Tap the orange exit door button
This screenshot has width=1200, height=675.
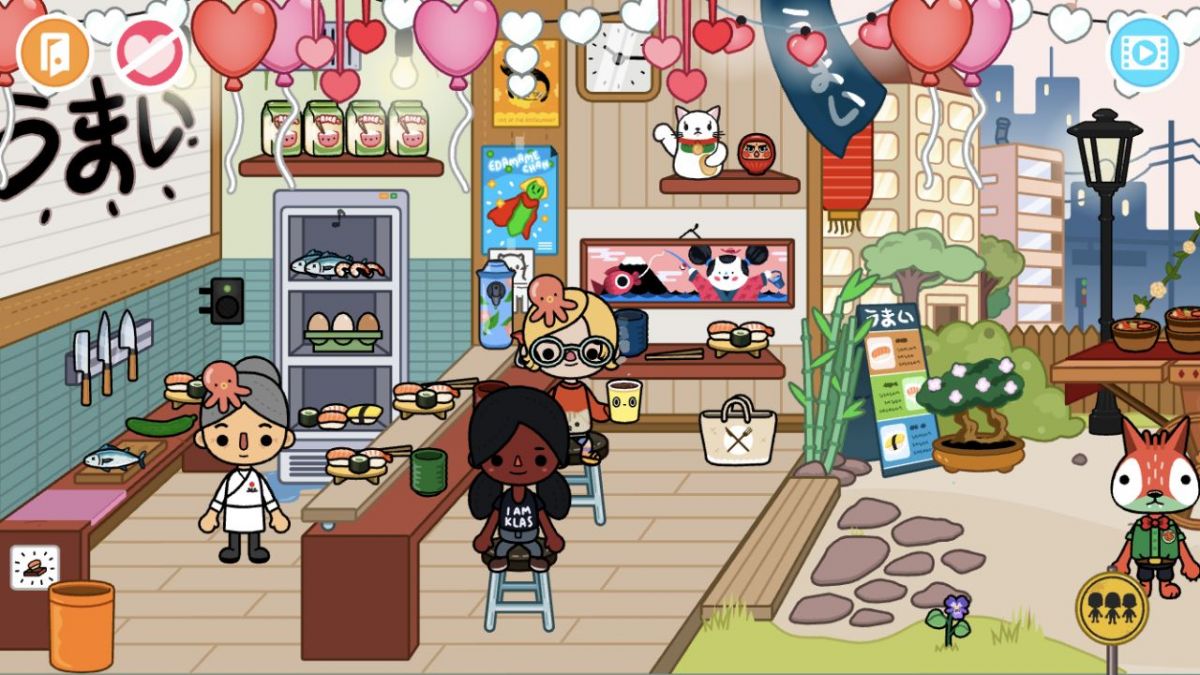click(x=56, y=52)
